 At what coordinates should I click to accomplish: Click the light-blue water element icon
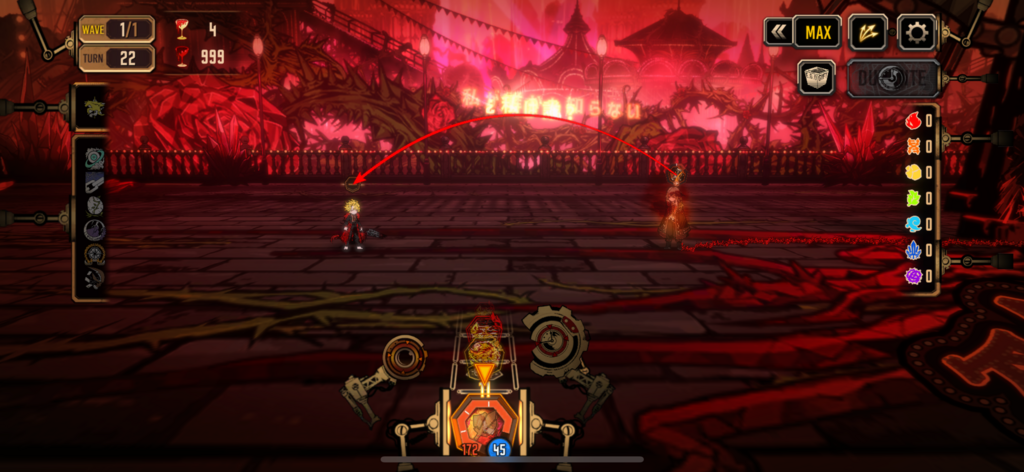tap(913, 224)
